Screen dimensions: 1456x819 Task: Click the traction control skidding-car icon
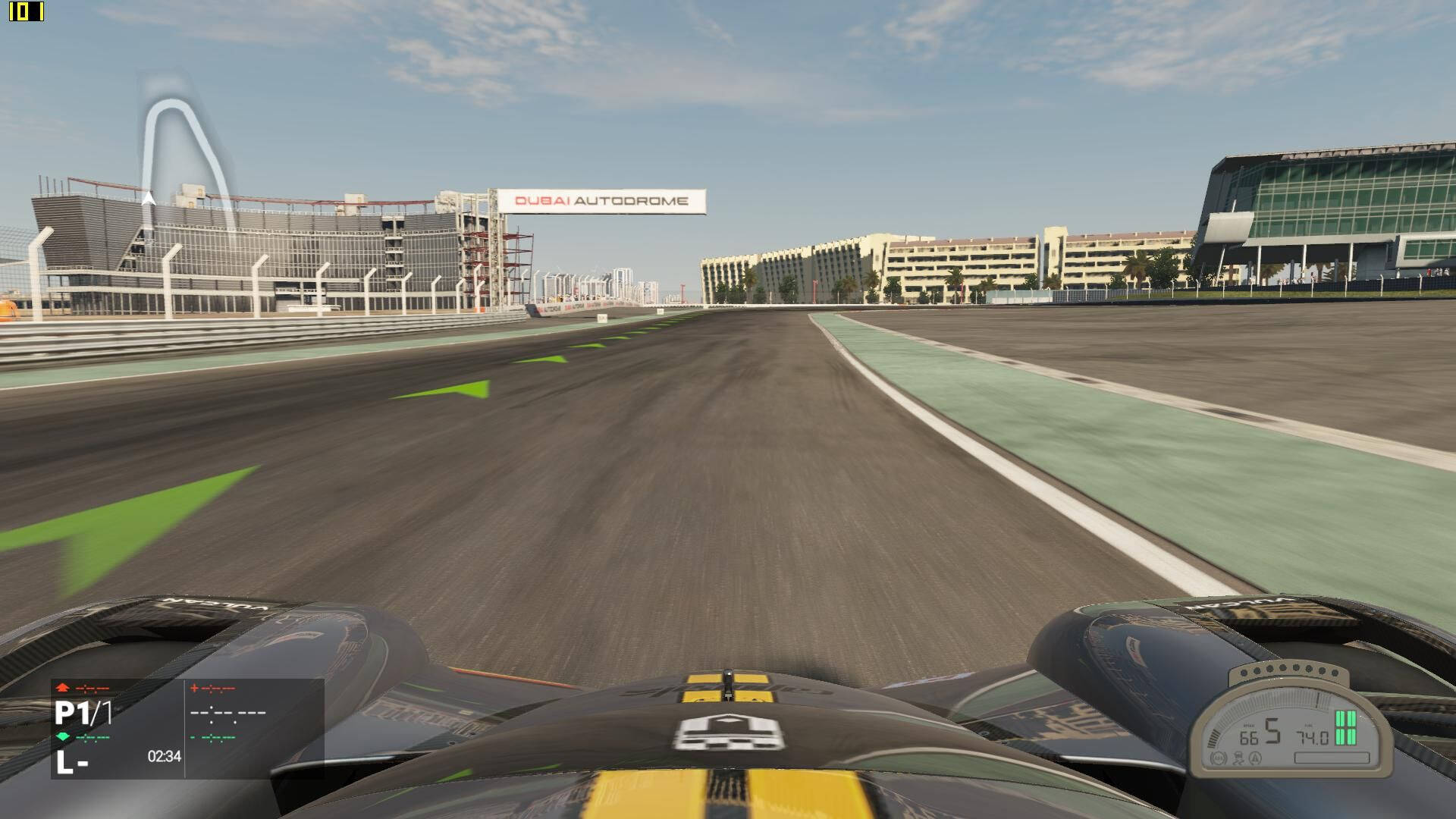point(1237,758)
